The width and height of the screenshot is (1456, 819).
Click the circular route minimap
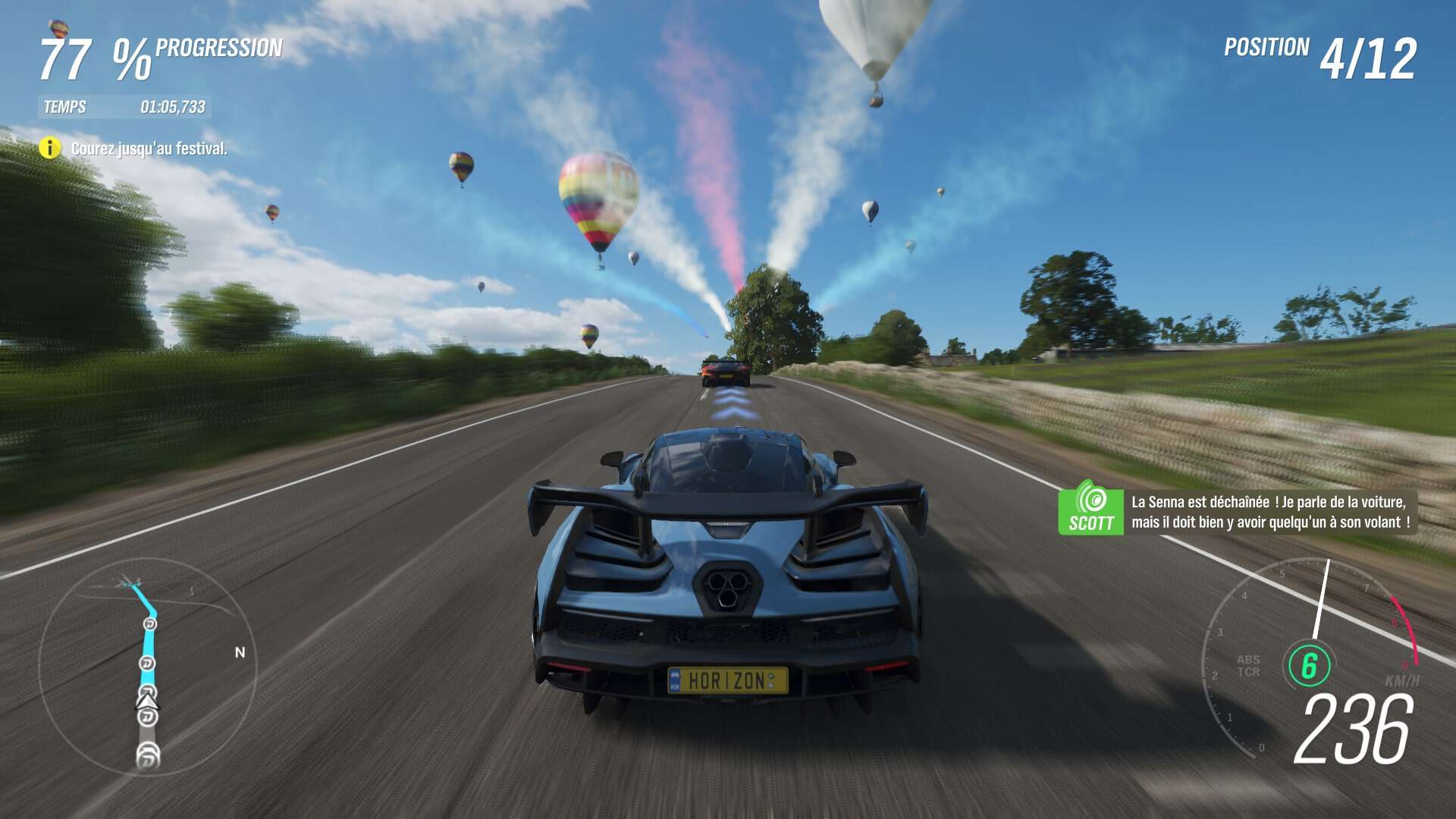[x=147, y=667]
